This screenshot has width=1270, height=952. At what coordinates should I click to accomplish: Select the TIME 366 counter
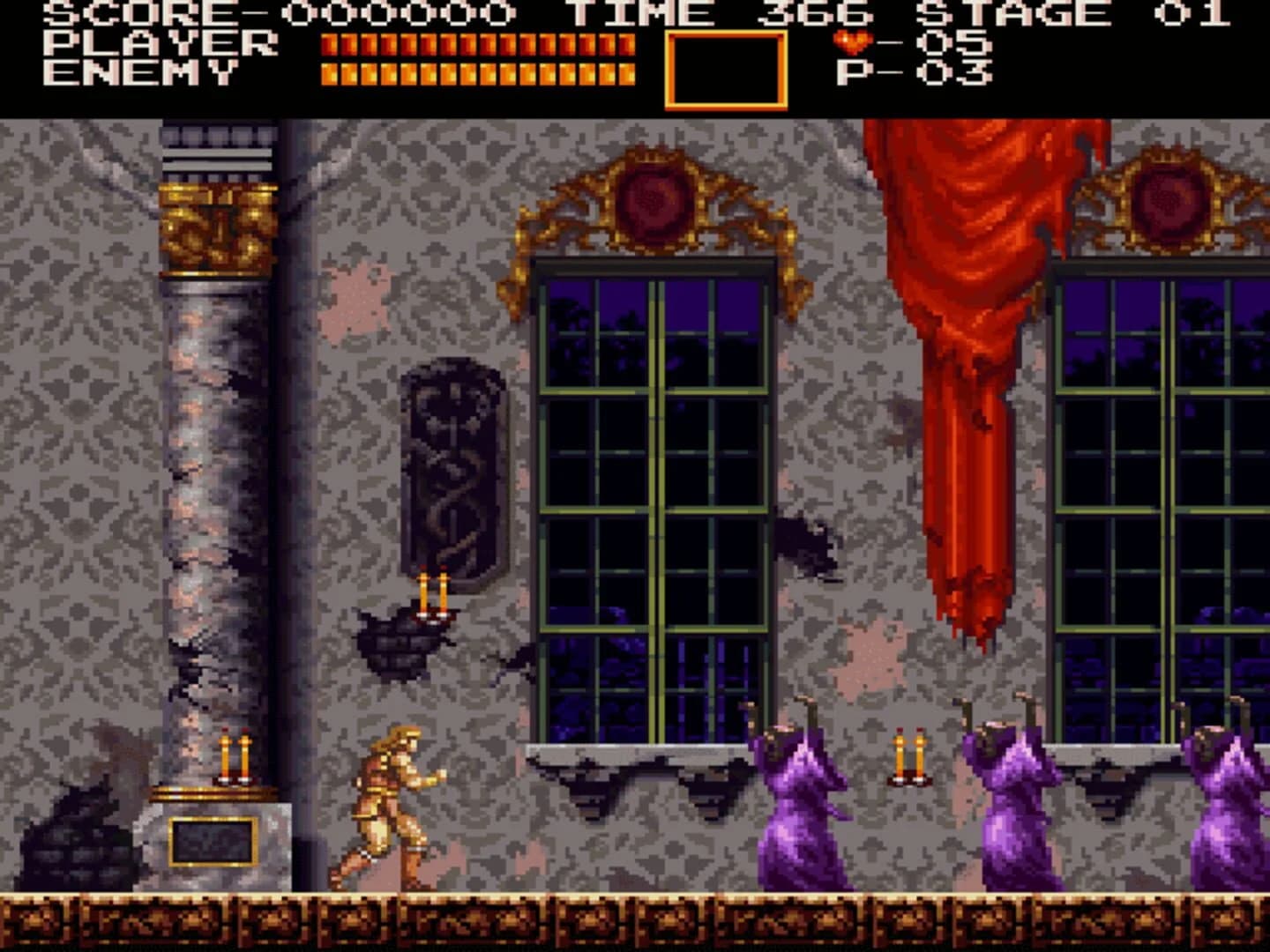tap(714, 13)
